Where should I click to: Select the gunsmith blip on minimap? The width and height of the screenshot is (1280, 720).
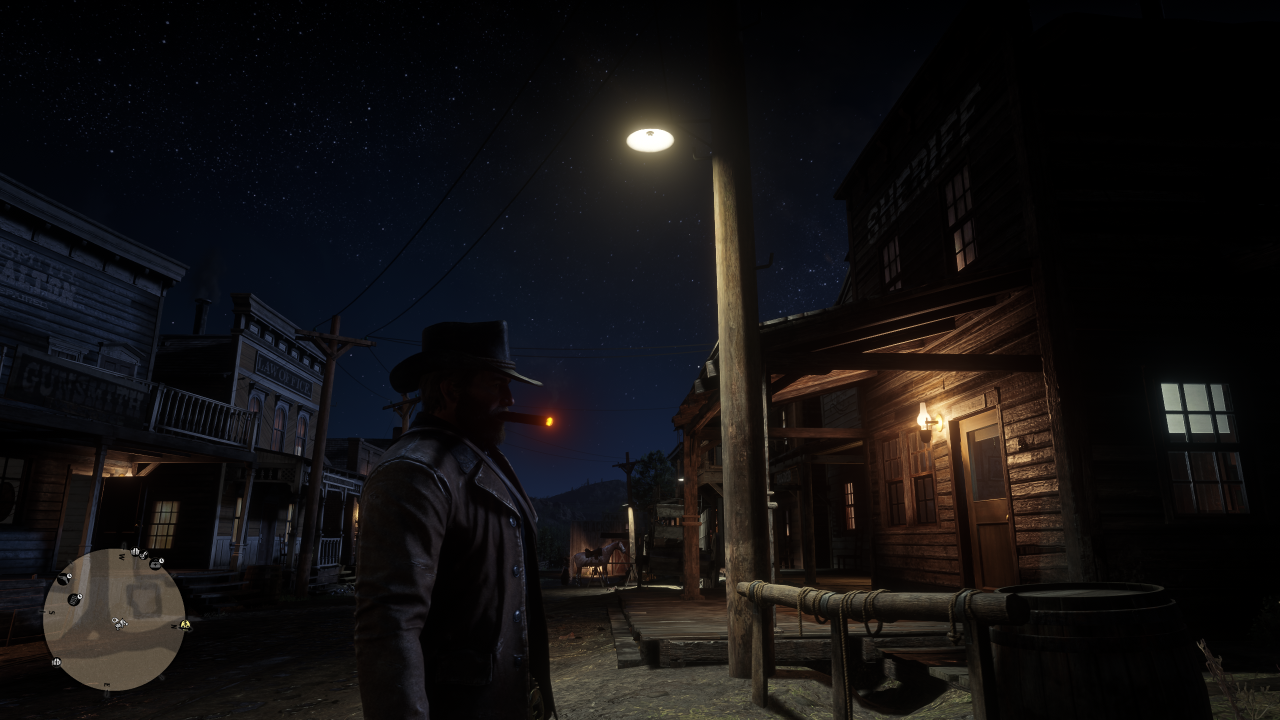(63, 578)
